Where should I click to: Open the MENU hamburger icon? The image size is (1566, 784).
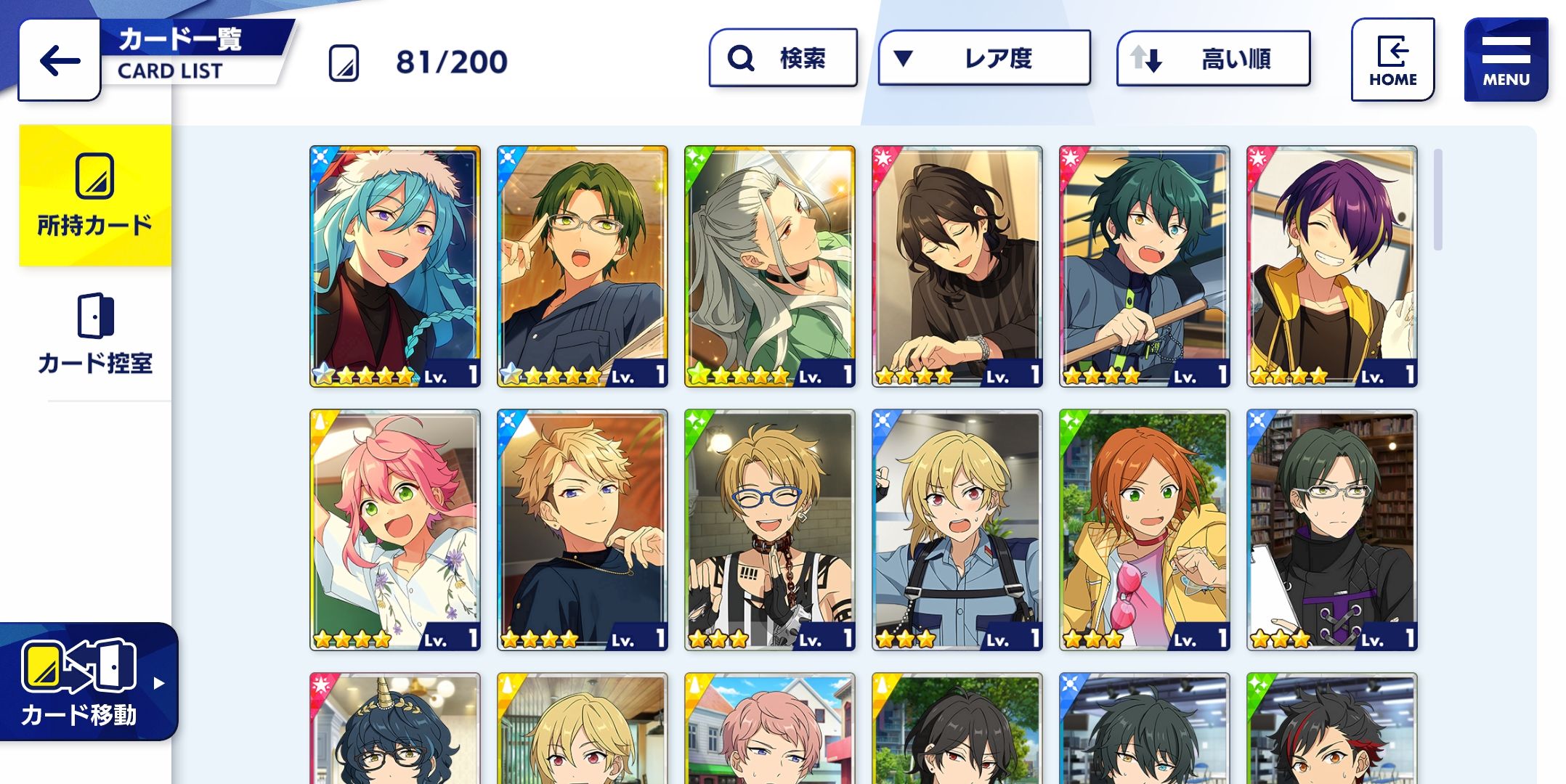point(1506,52)
